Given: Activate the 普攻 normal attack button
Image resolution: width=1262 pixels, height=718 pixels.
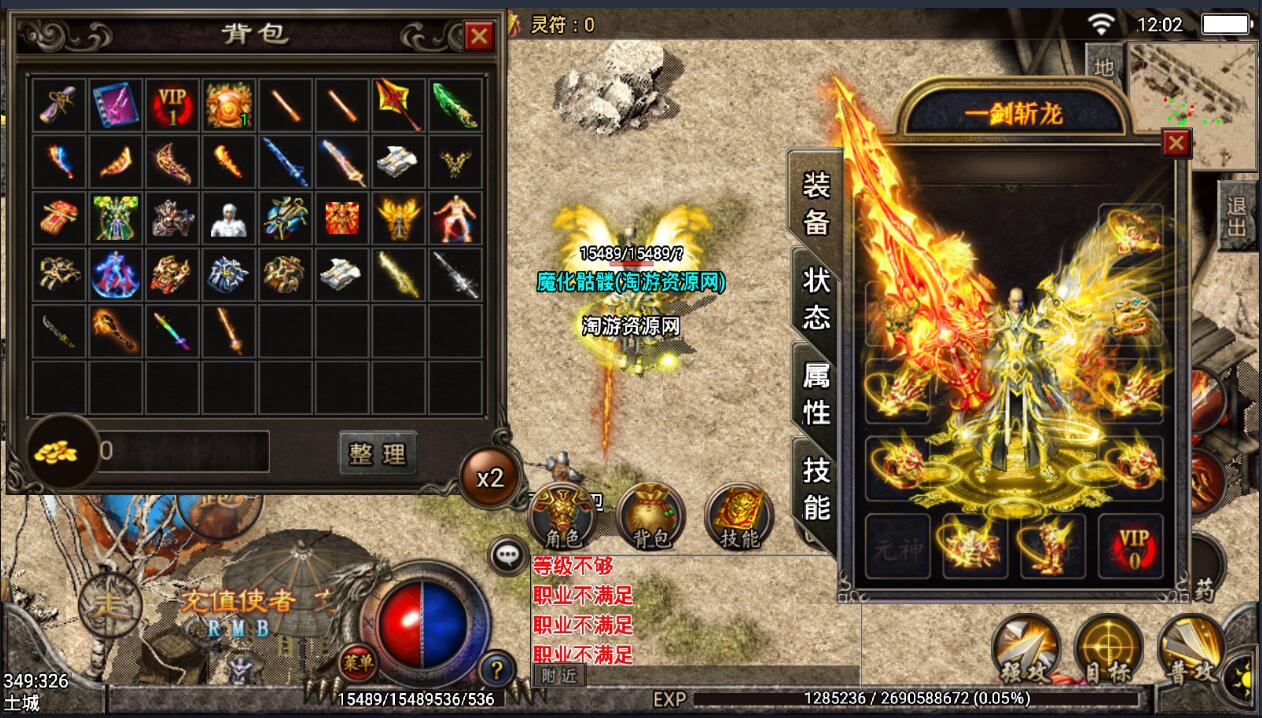Looking at the screenshot, I should pyautogui.click(x=1193, y=650).
